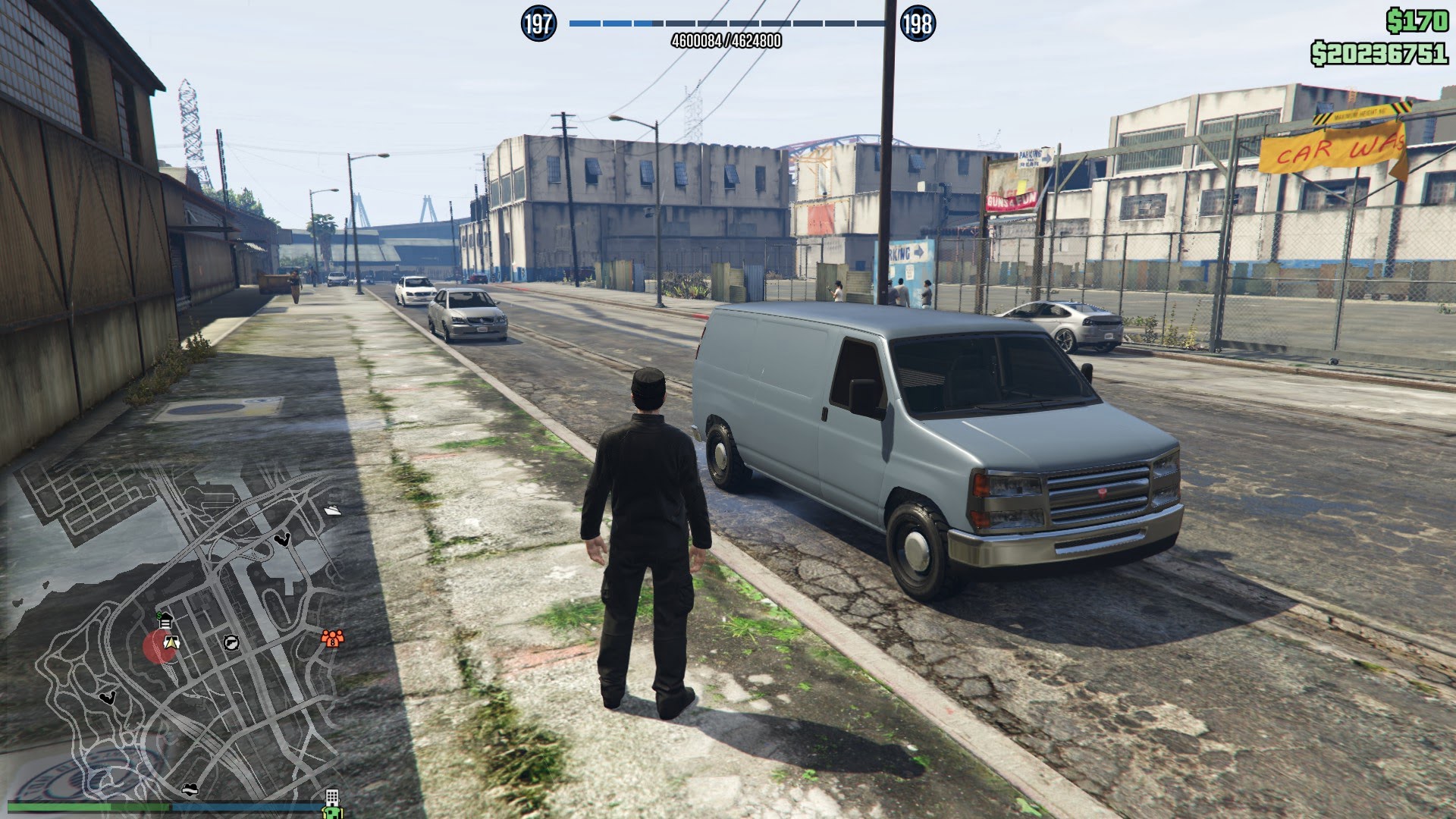Select the white office building blip
The height and width of the screenshot is (819, 1456).
pos(331,797)
